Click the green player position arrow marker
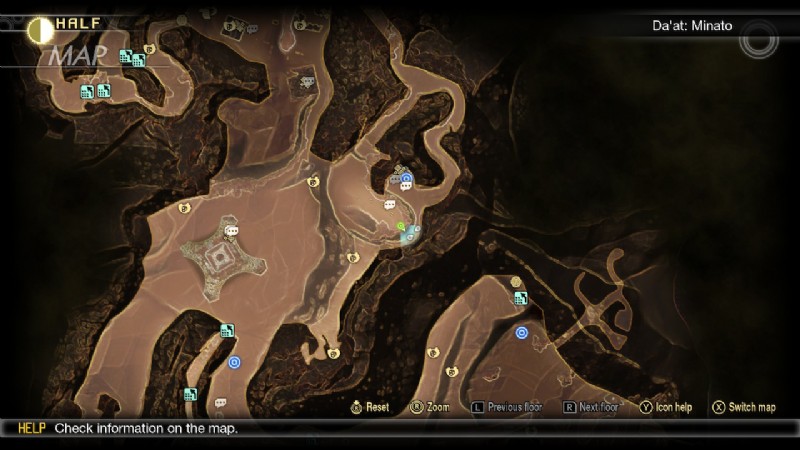Viewport: 800px width, 450px height. point(400,227)
